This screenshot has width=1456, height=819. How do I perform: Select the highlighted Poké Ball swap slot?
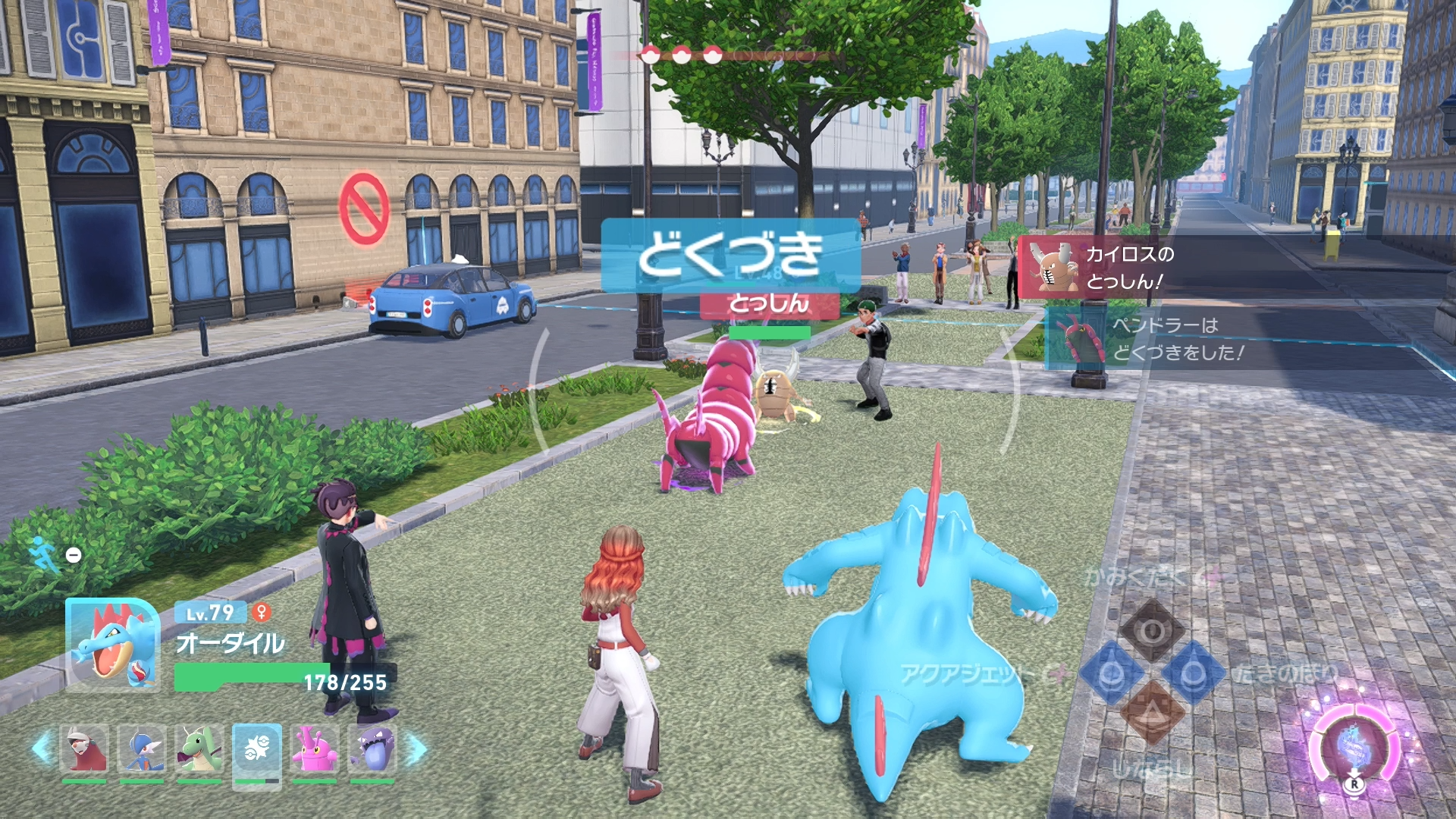(257, 751)
